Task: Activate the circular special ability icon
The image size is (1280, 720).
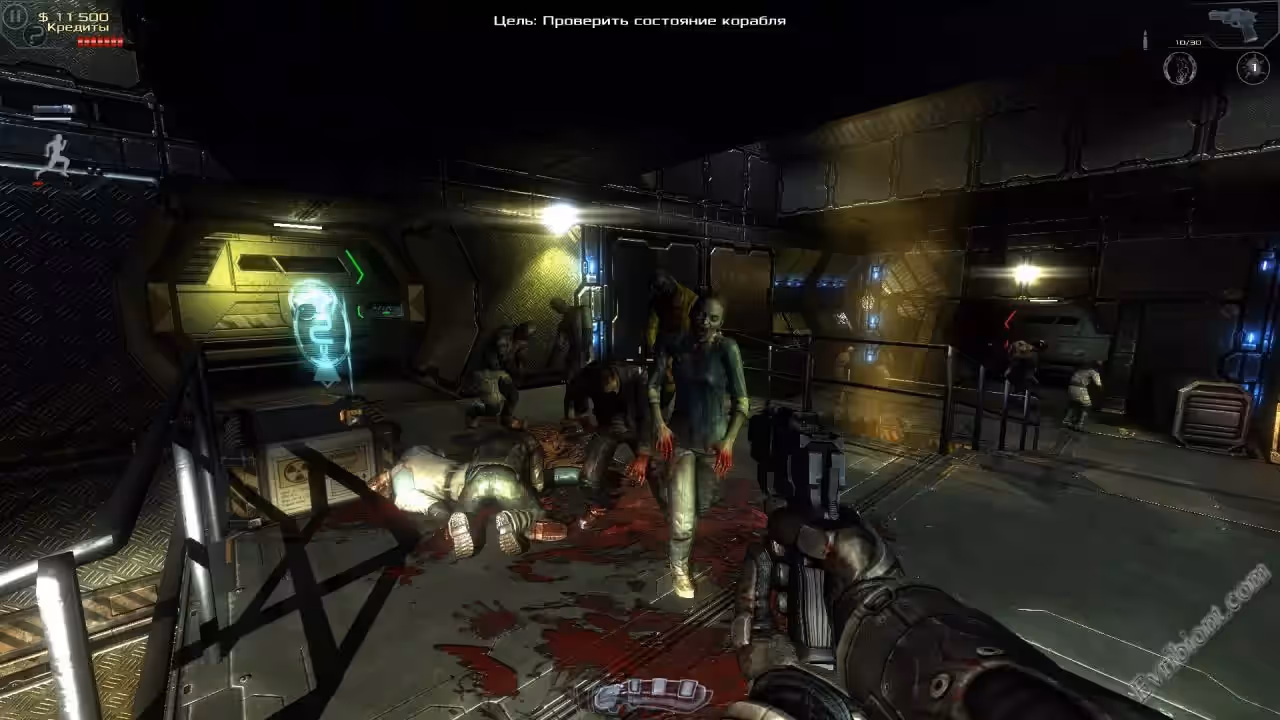Action: click(x=1180, y=68)
